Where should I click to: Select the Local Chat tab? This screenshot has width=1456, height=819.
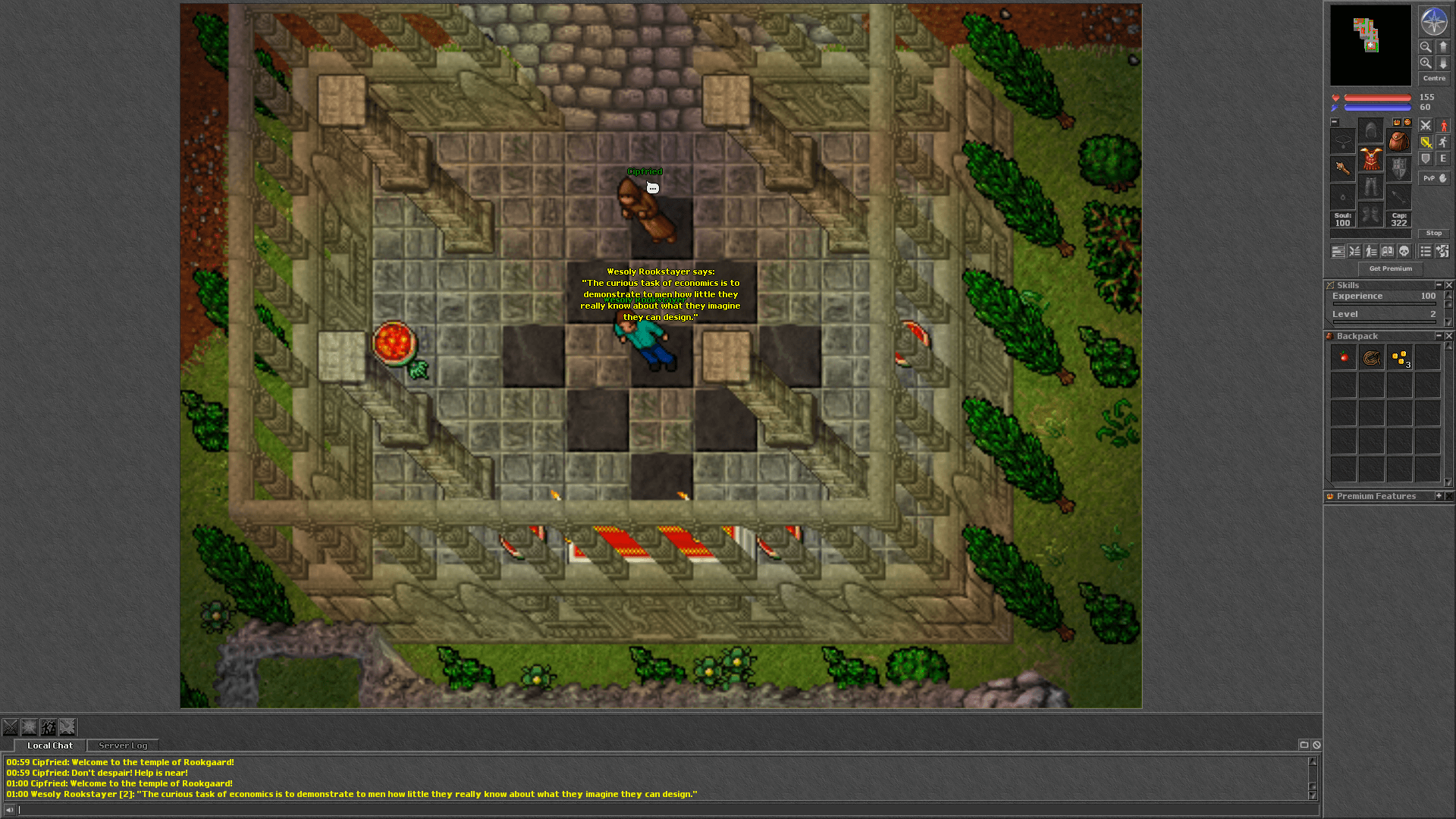pyautogui.click(x=50, y=745)
